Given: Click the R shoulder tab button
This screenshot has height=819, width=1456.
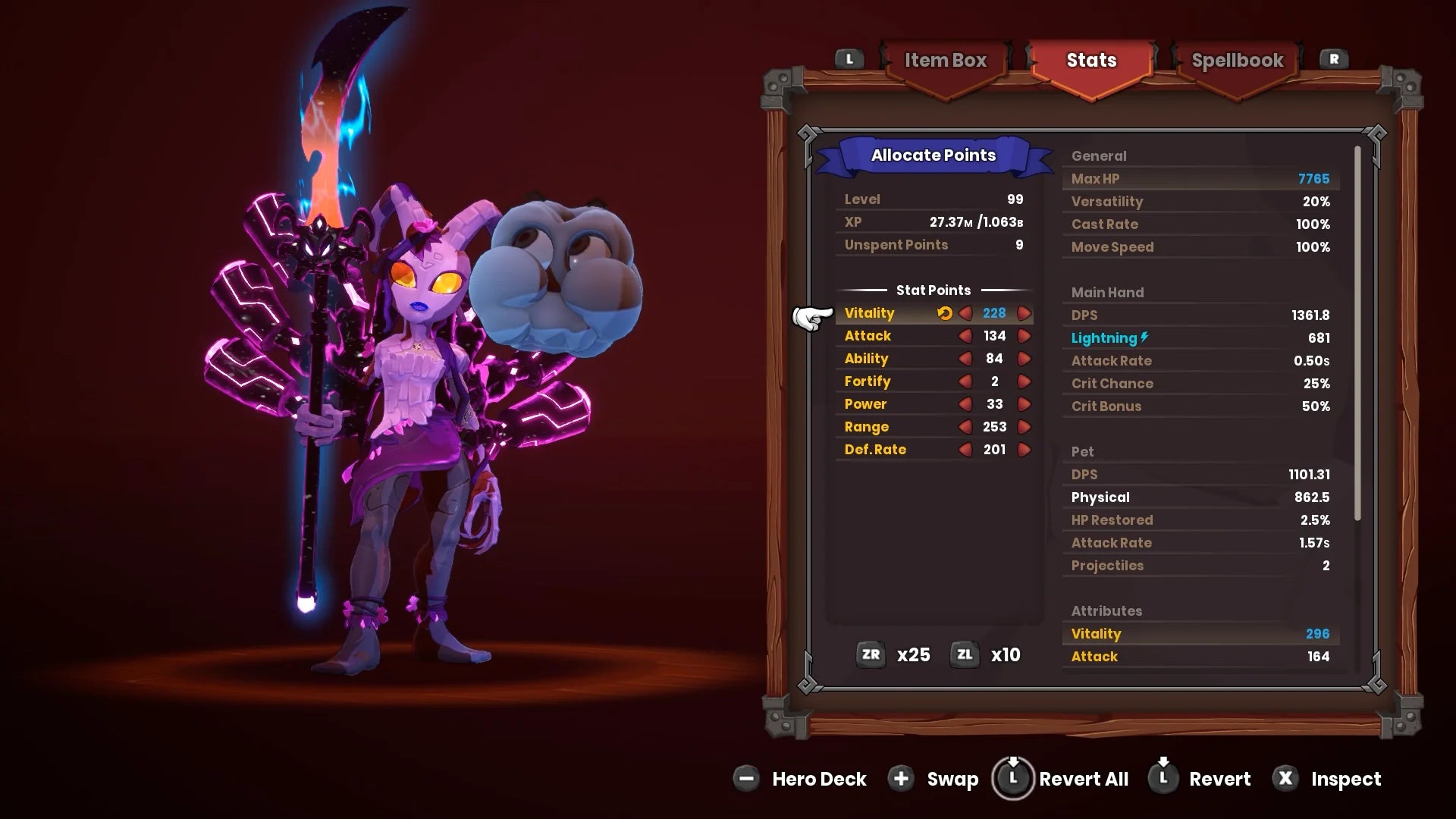Looking at the screenshot, I should (x=1333, y=58).
